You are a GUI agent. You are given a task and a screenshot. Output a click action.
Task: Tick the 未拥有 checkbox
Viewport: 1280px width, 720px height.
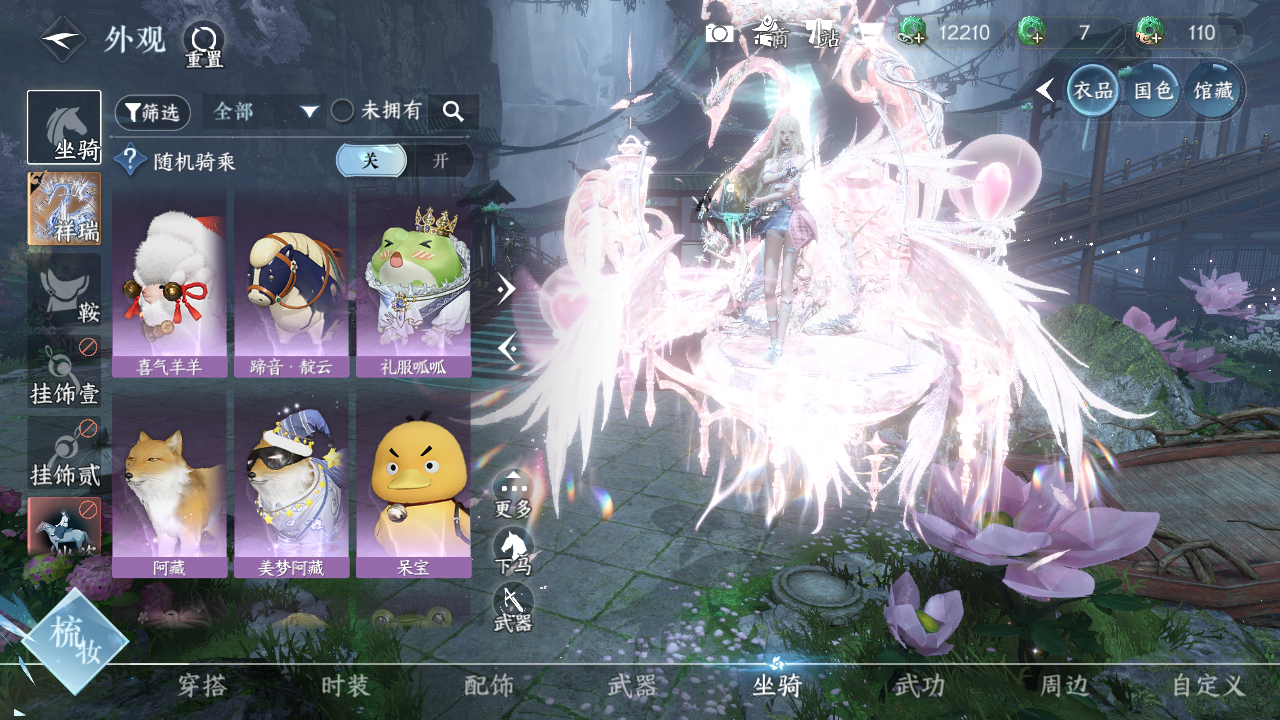pos(343,111)
